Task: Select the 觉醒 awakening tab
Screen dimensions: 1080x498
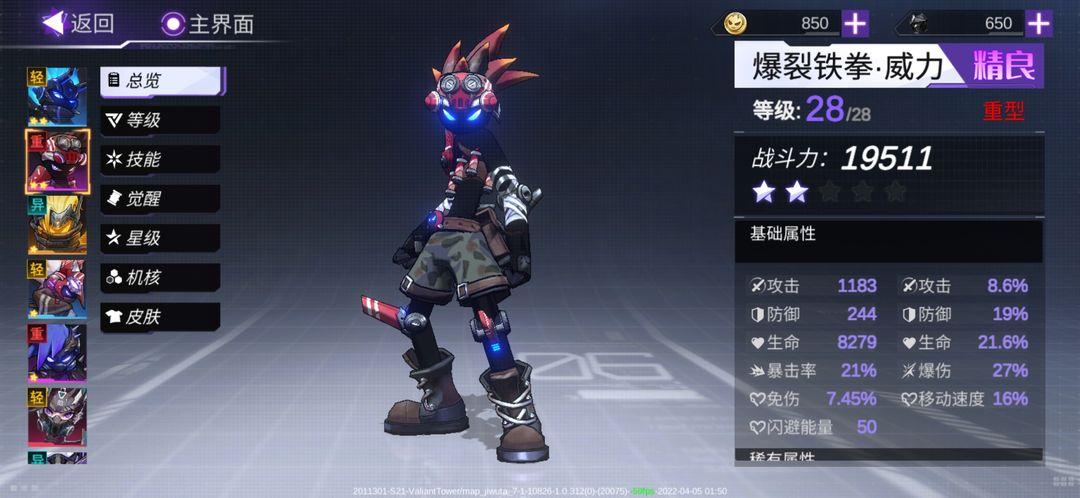Action: (x=160, y=199)
